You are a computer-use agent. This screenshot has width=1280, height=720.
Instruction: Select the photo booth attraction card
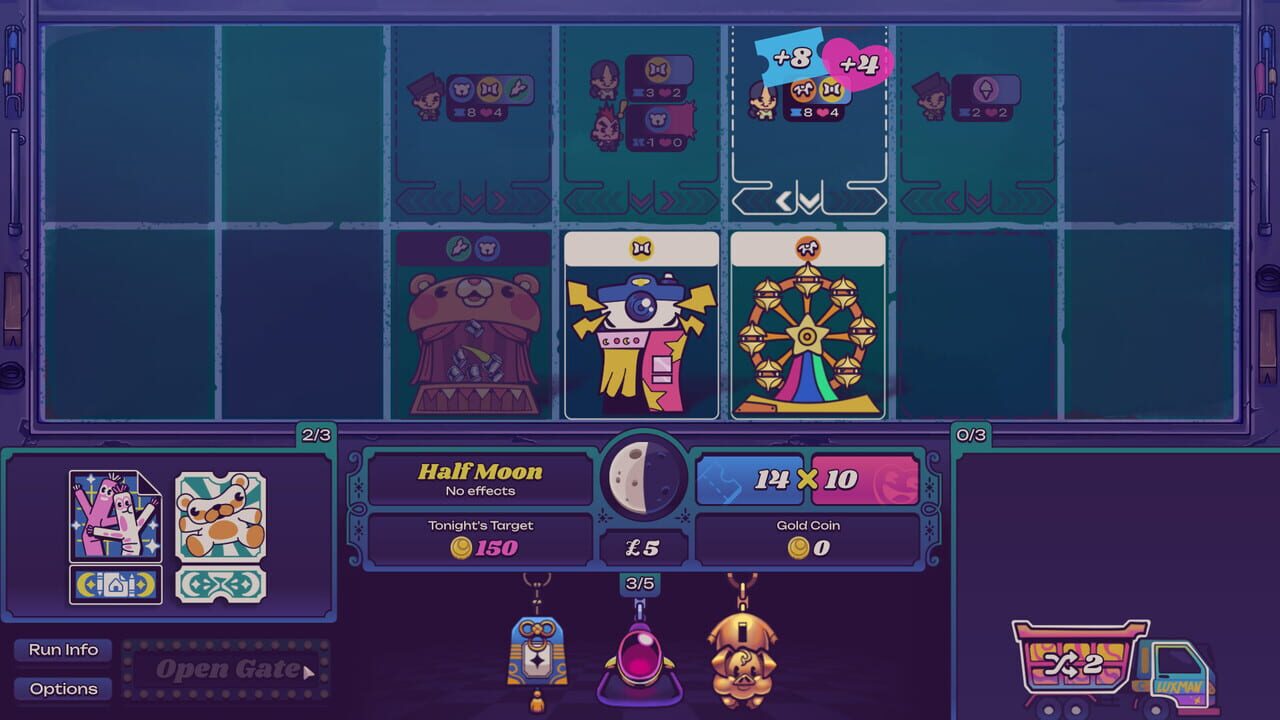click(641, 325)
